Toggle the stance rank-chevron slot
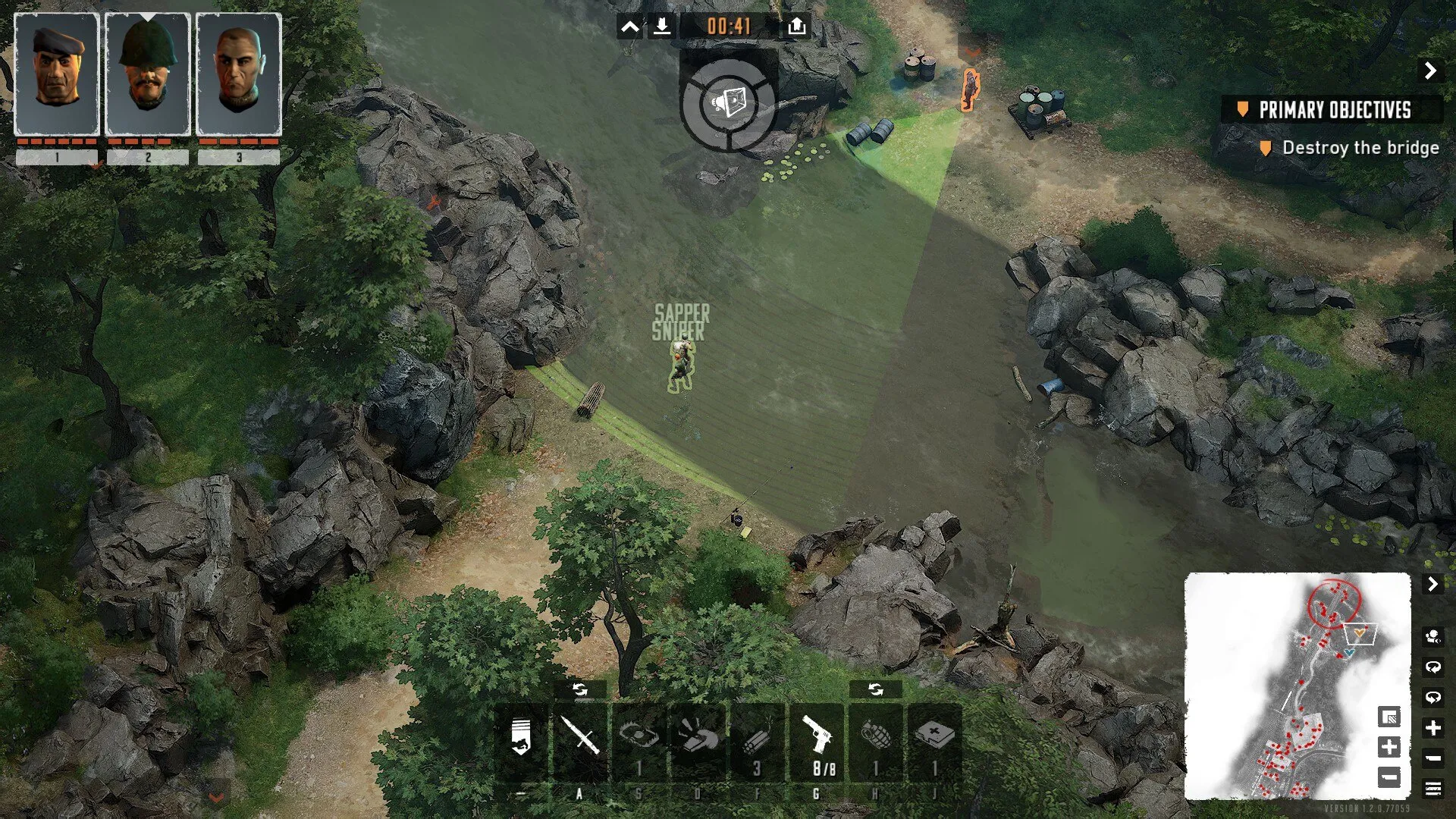The height and width of the screenshot is (819, 1456). [x=521, y=737]
